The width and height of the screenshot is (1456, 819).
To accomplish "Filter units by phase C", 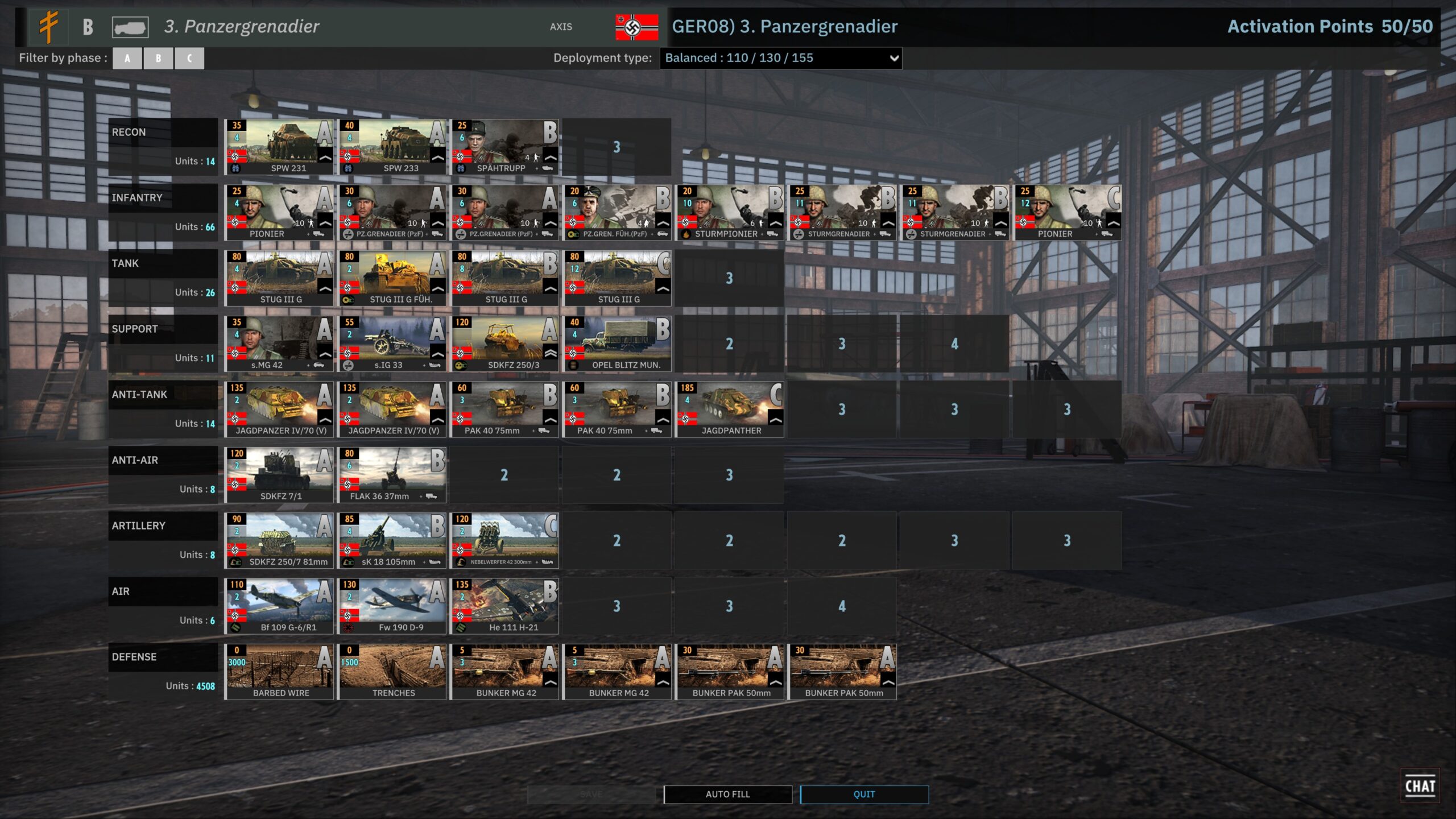I will [x=189, y=58].
